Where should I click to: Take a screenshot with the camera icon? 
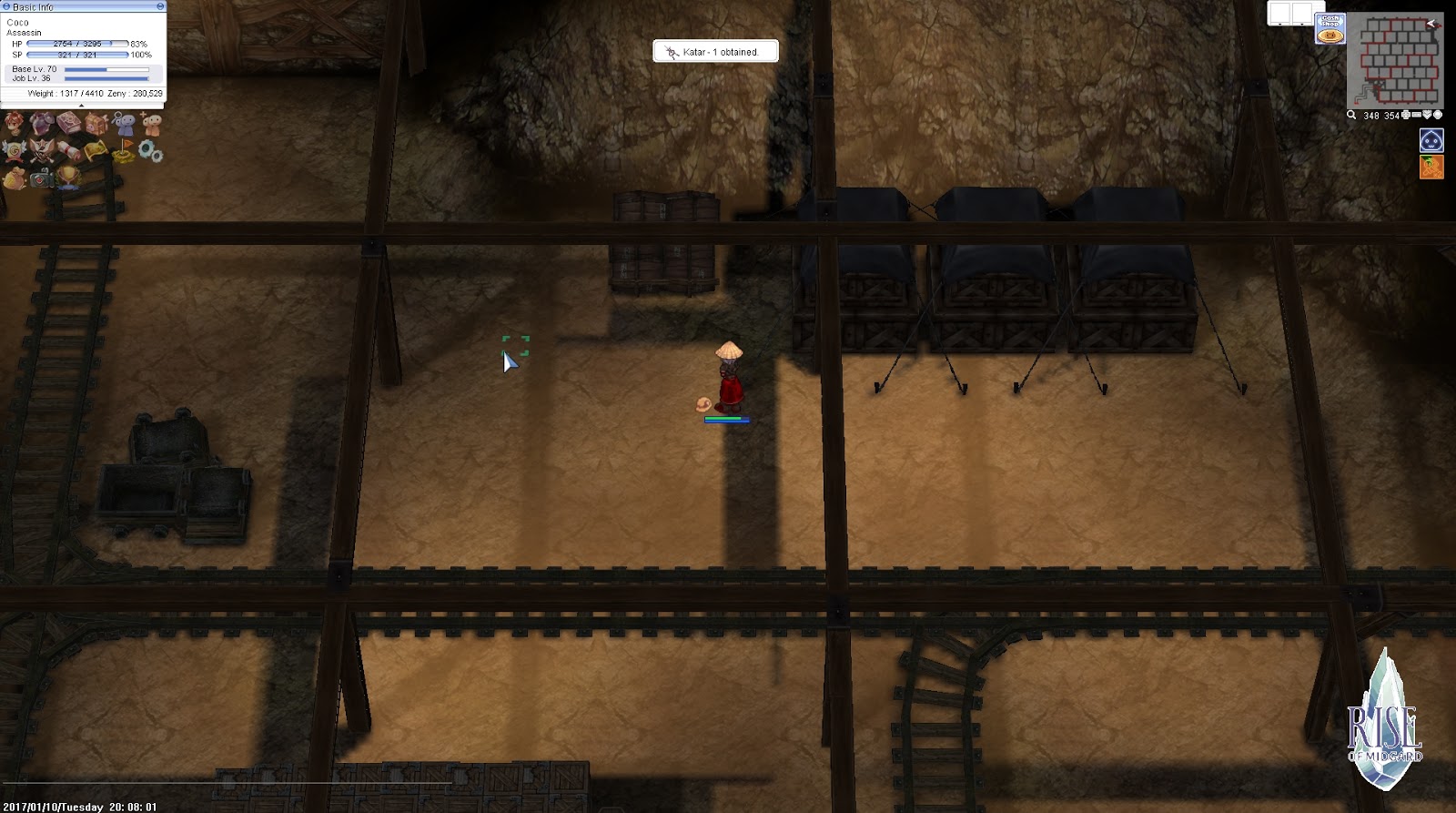tap(41, 178)
